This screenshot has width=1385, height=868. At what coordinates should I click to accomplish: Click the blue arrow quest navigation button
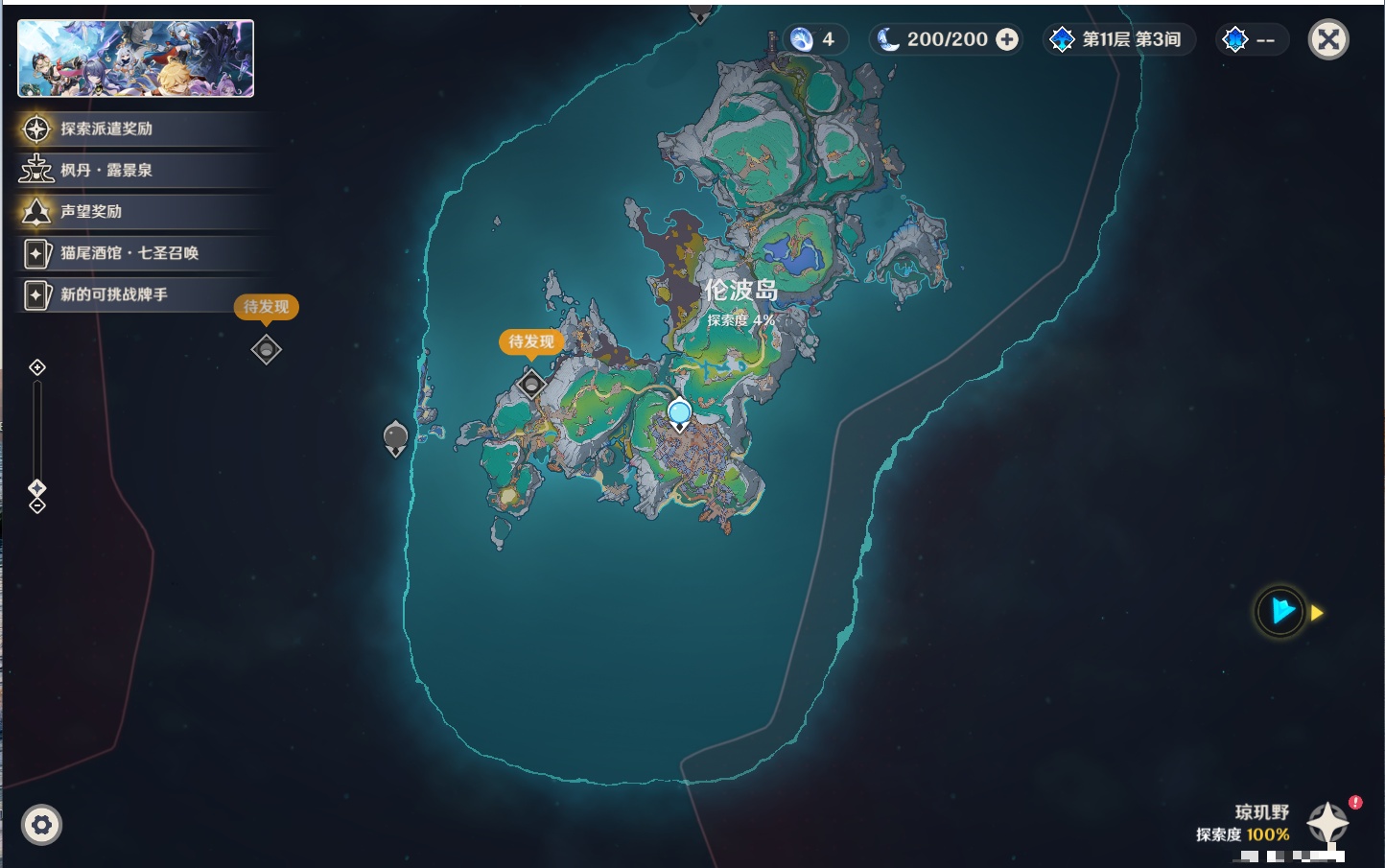click(1281, 611)
